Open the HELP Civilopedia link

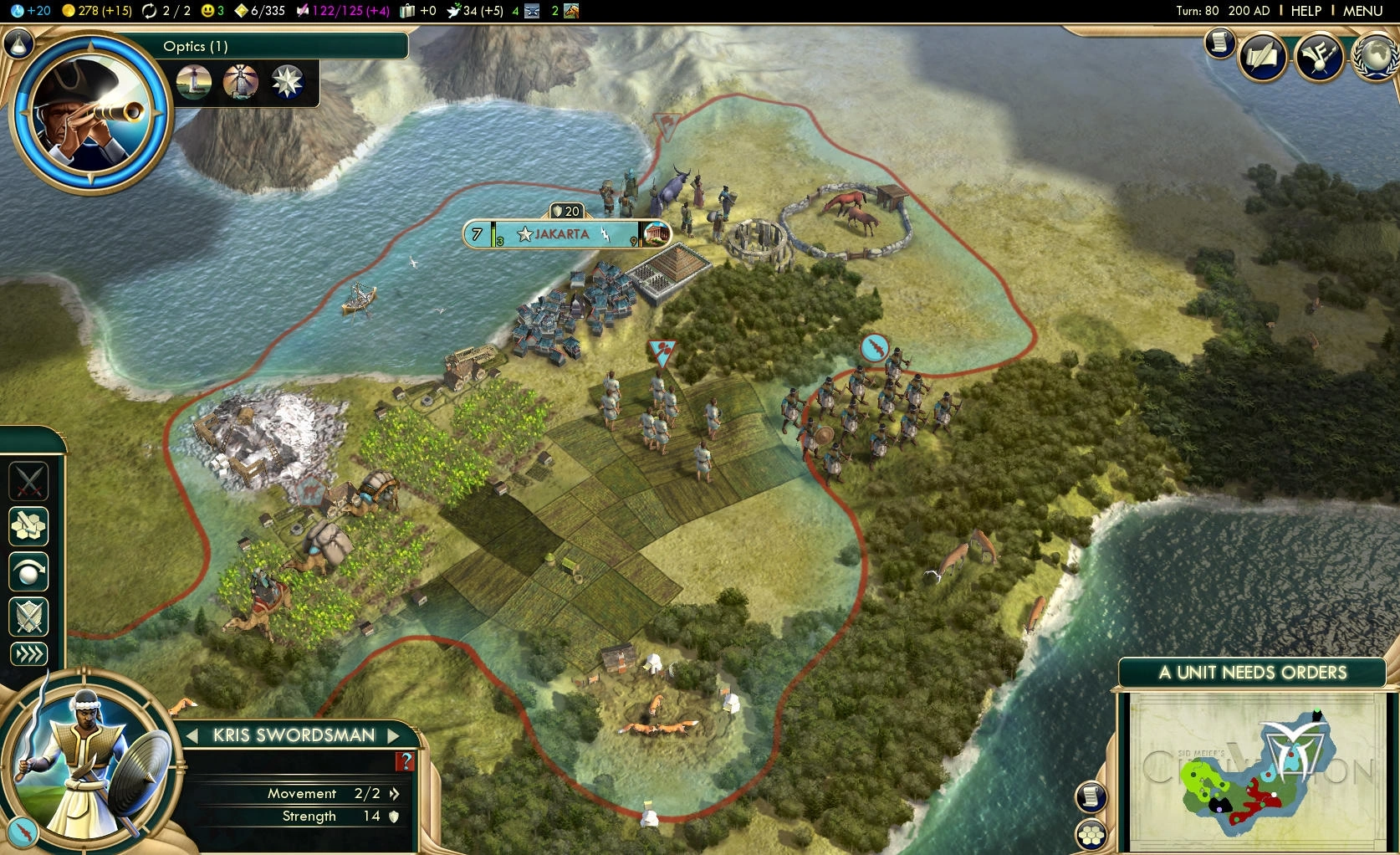tap(1305, 11)
